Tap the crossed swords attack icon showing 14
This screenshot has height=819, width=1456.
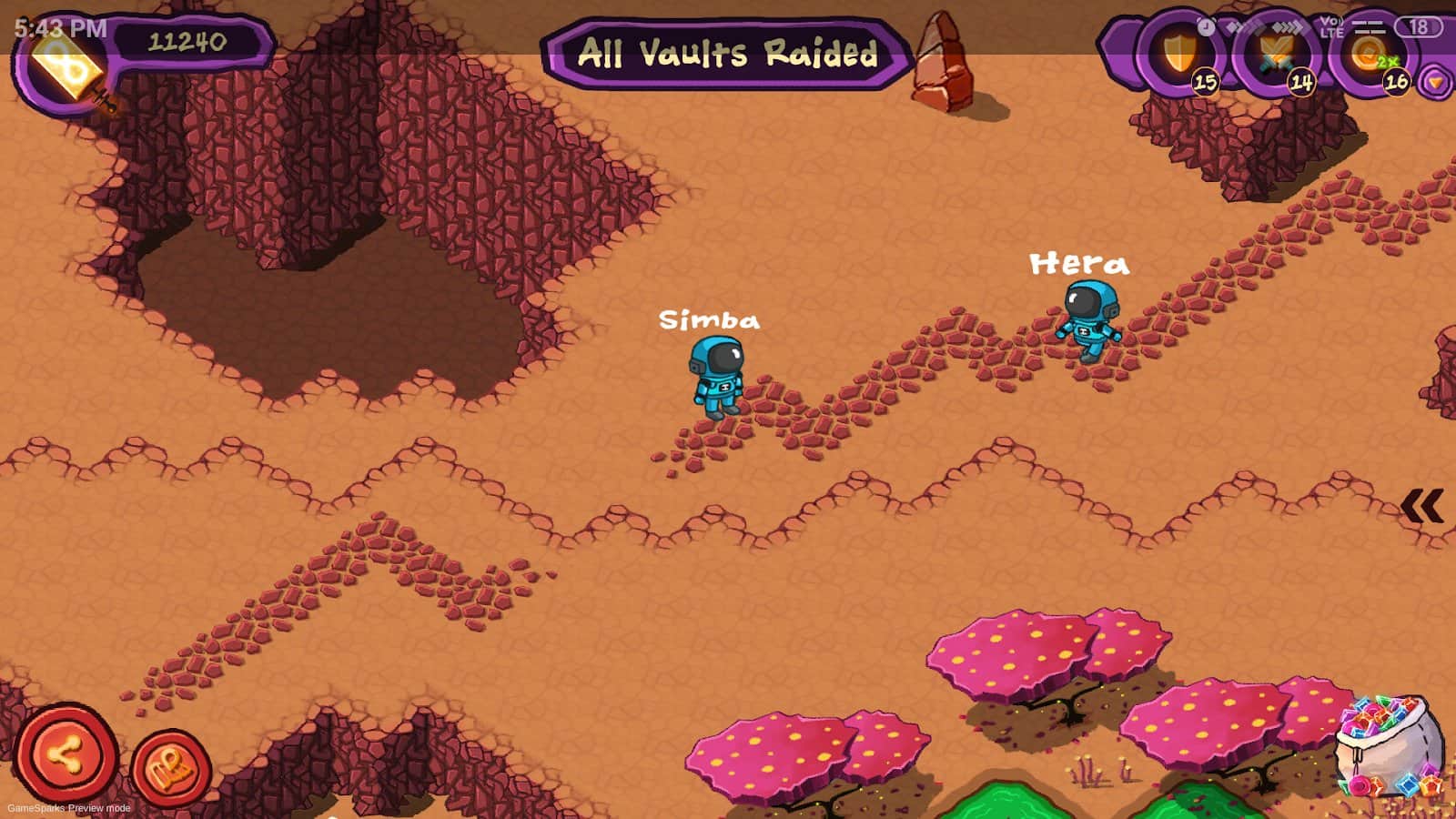tap(1276, 53)
